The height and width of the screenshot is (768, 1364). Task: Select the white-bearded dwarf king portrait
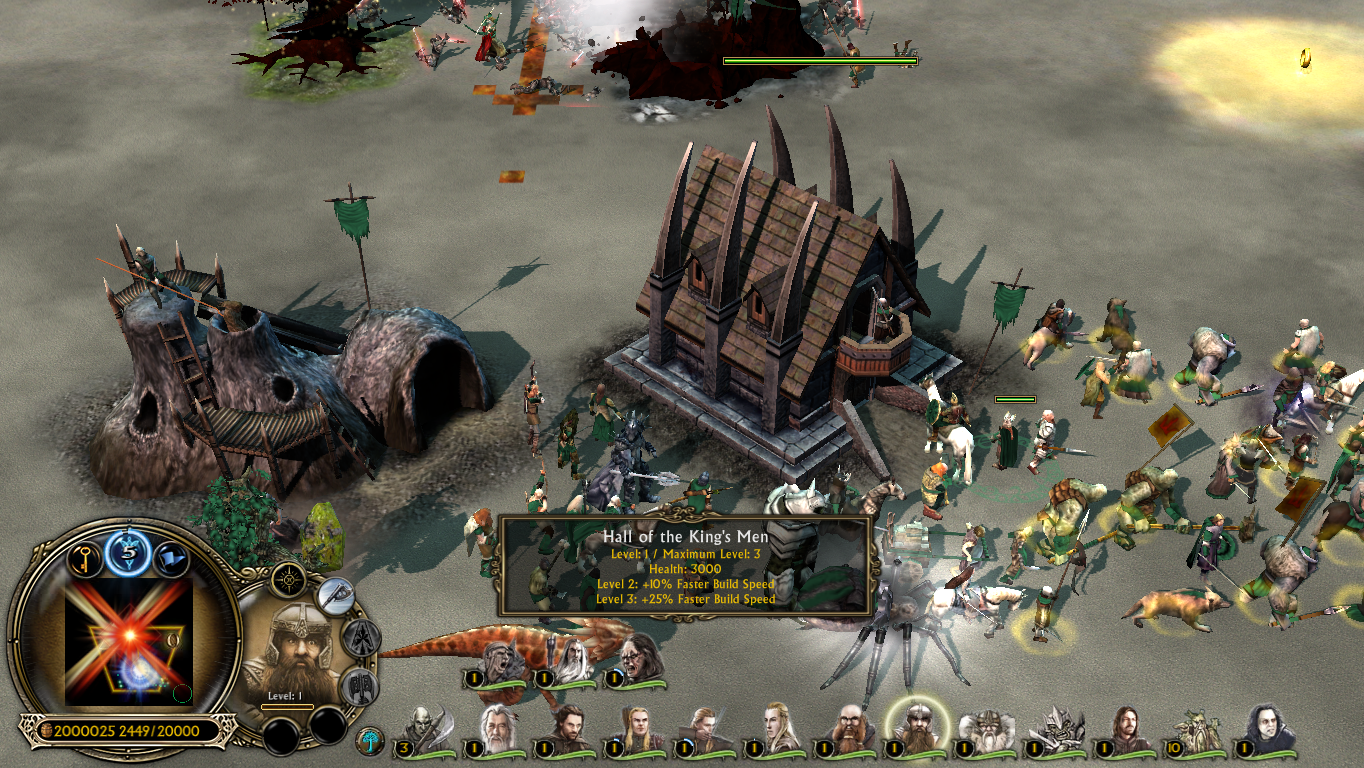(x=987, y=731)
